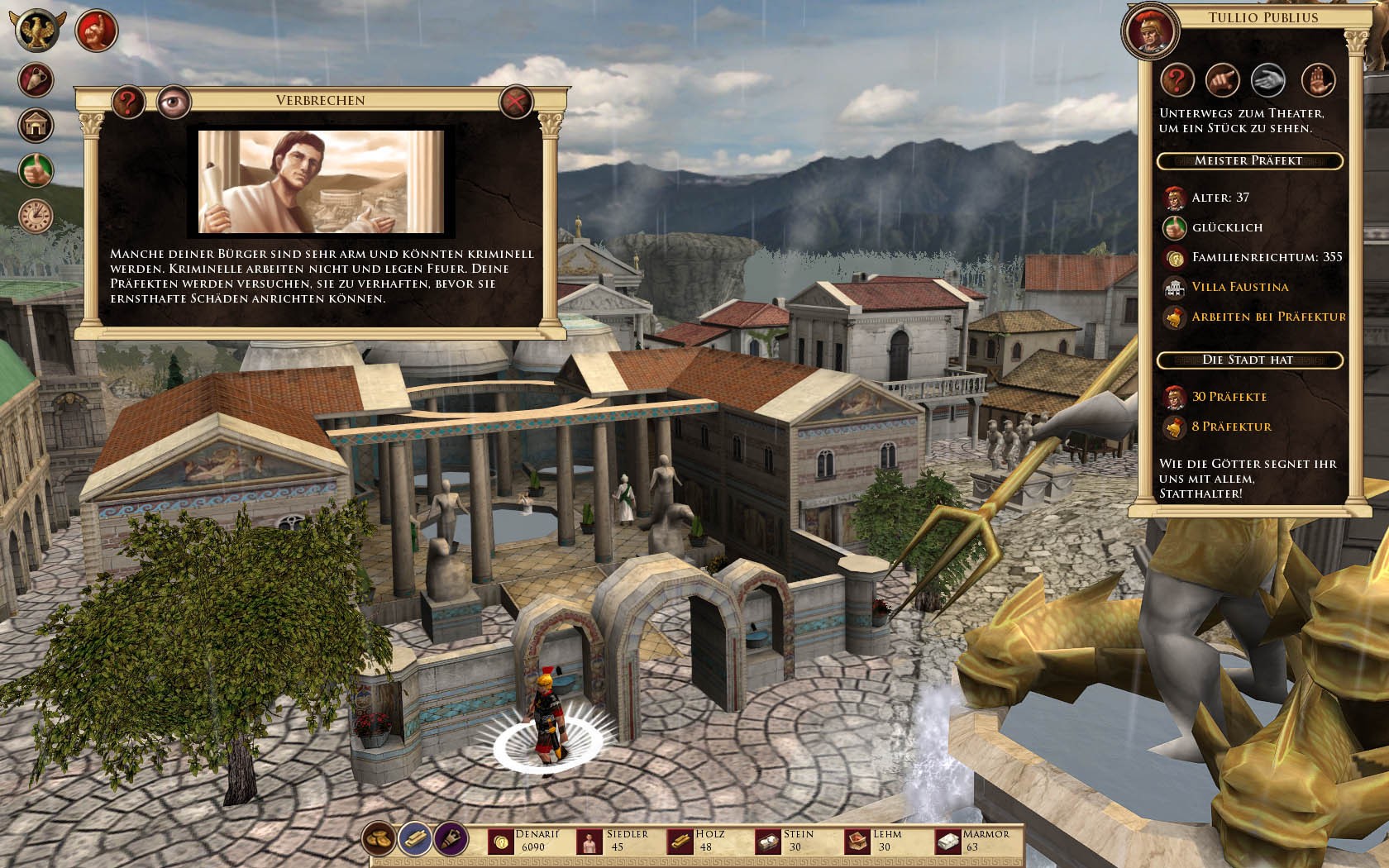
Task: Open the temple building menu icon
Action: pyautogui.click(x=36, y=126)
